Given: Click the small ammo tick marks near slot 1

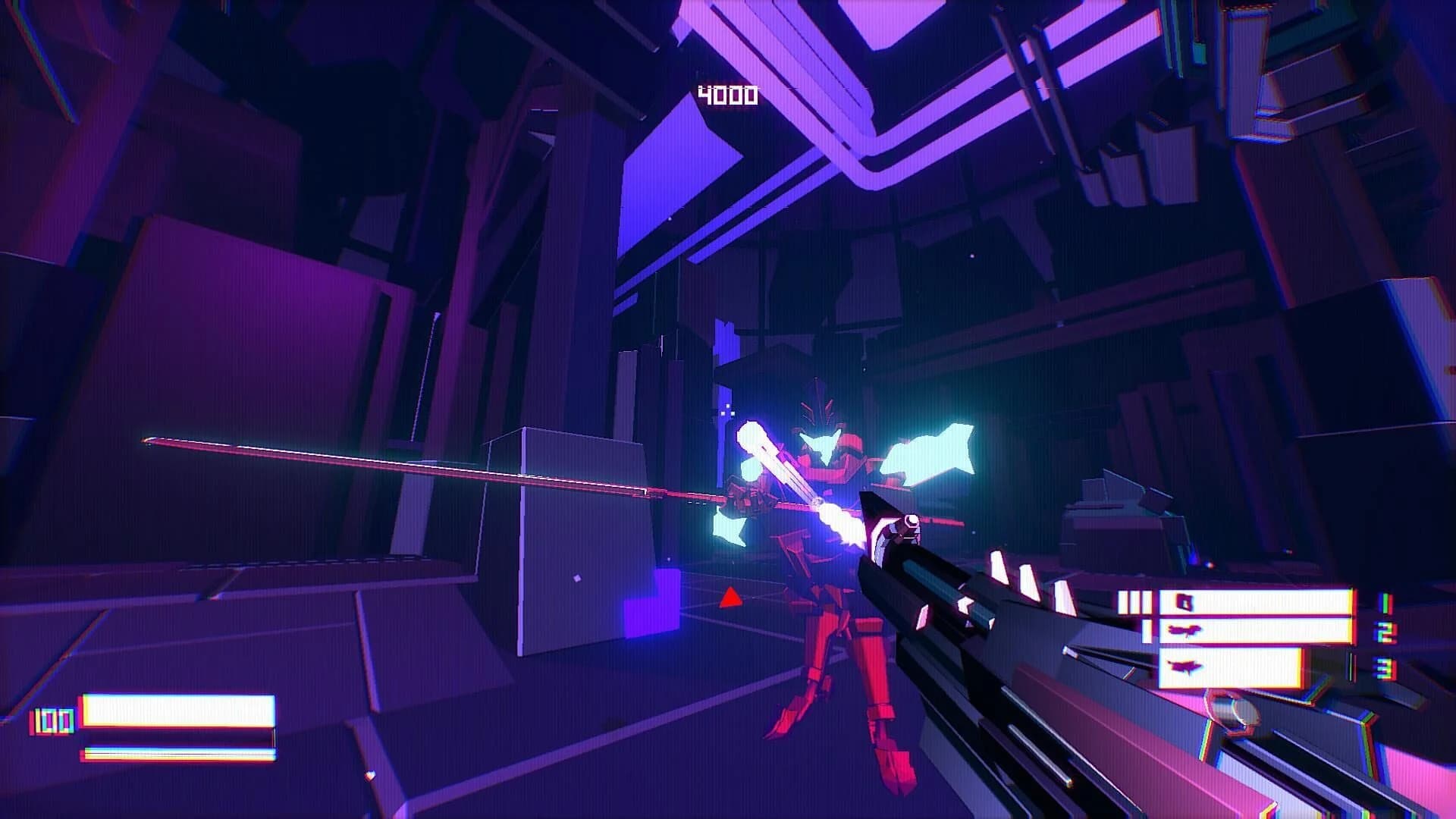Looking at the screenshot, I should 1136,601.
